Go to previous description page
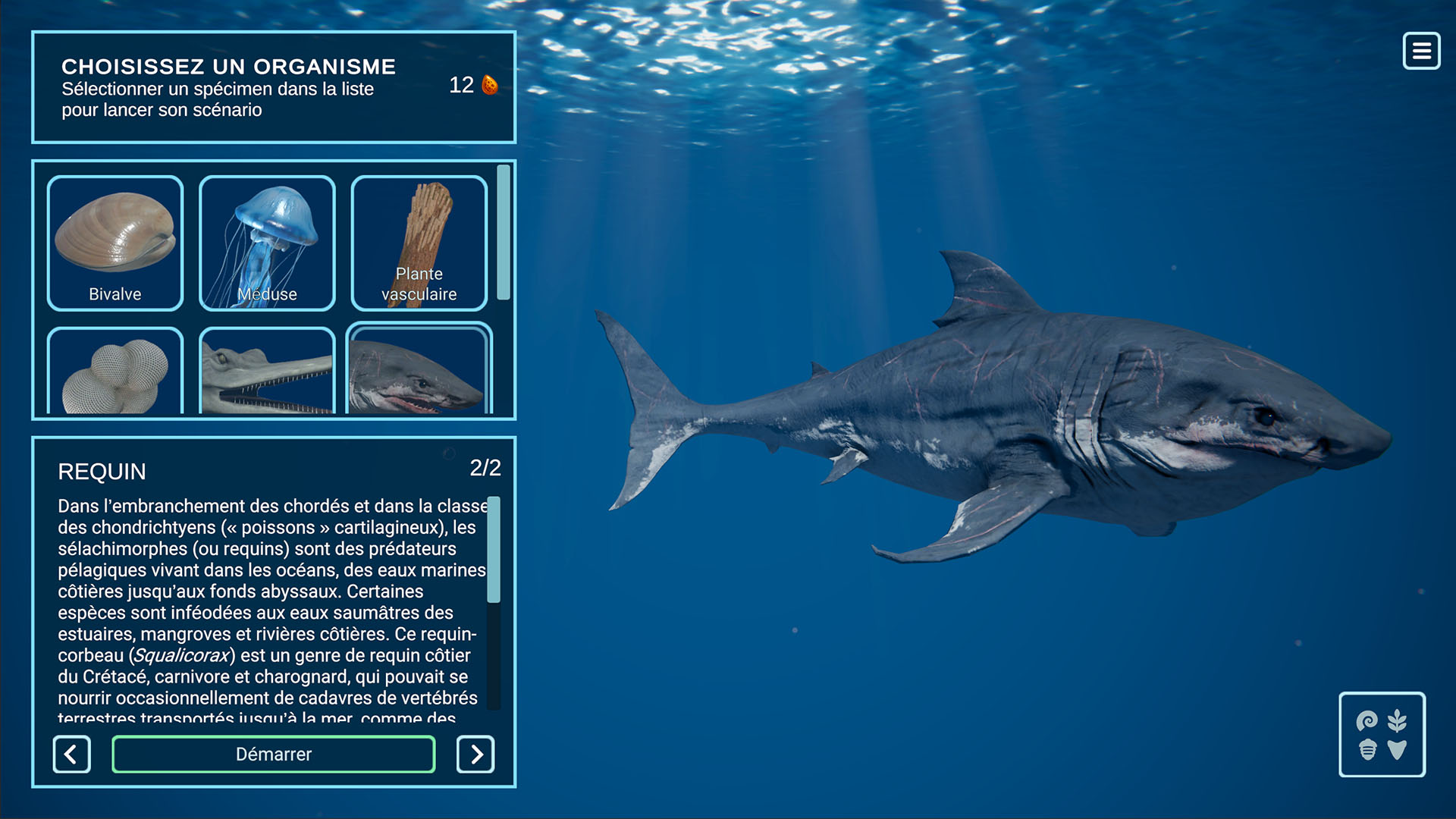 tap(72, 754)
